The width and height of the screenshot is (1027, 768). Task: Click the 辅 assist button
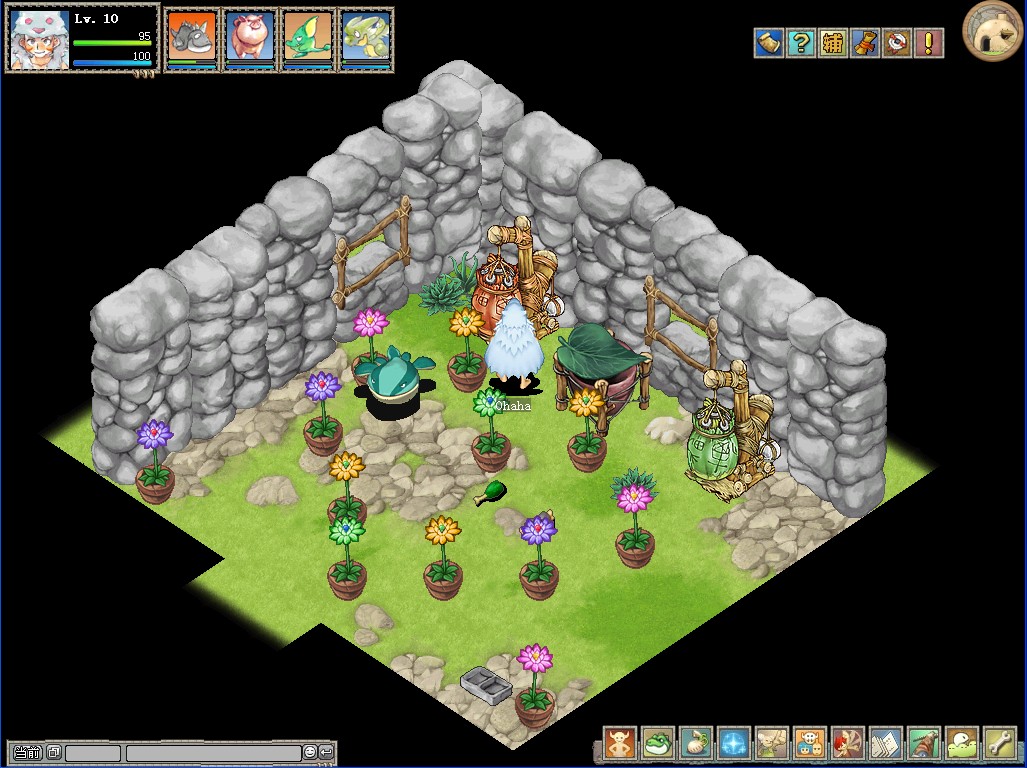coord(833,43)
